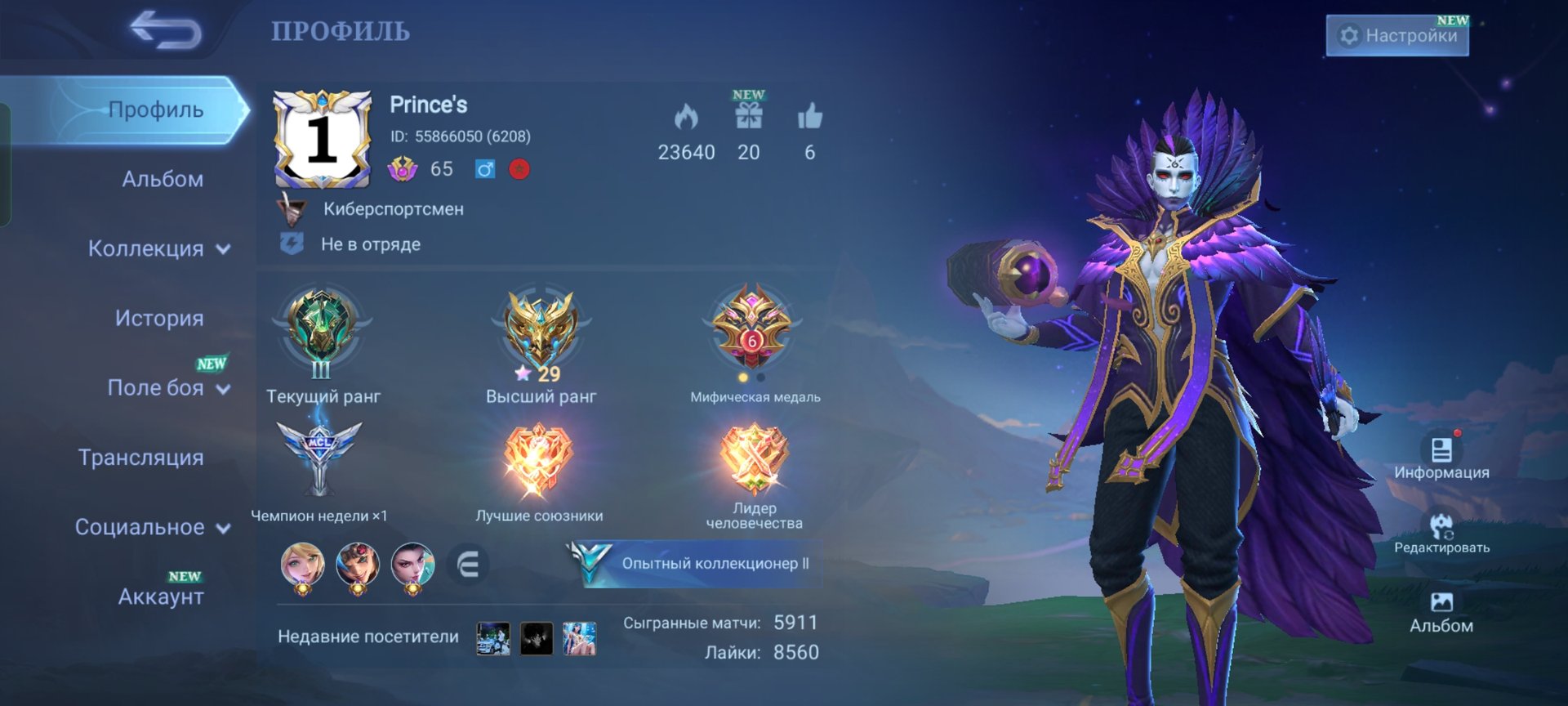Tap the thumbs-up like icon
This screenshot has width=1568, height=706.
pos(809,117)
